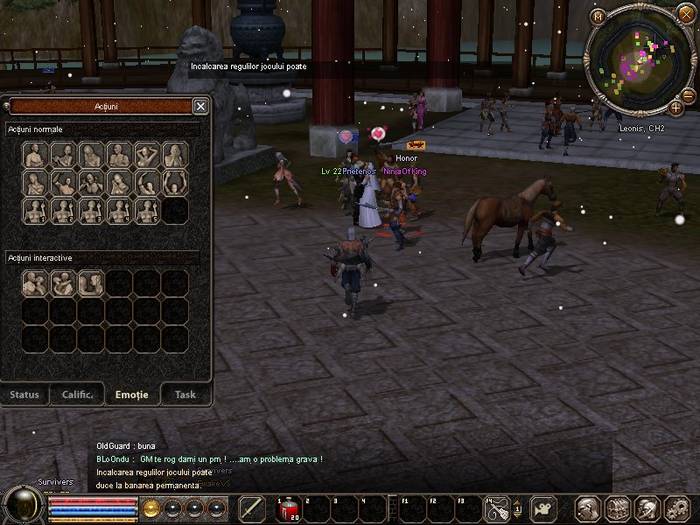Open the Calific. tab
Screen dimensions: 700x525
(x=77, y=394)
